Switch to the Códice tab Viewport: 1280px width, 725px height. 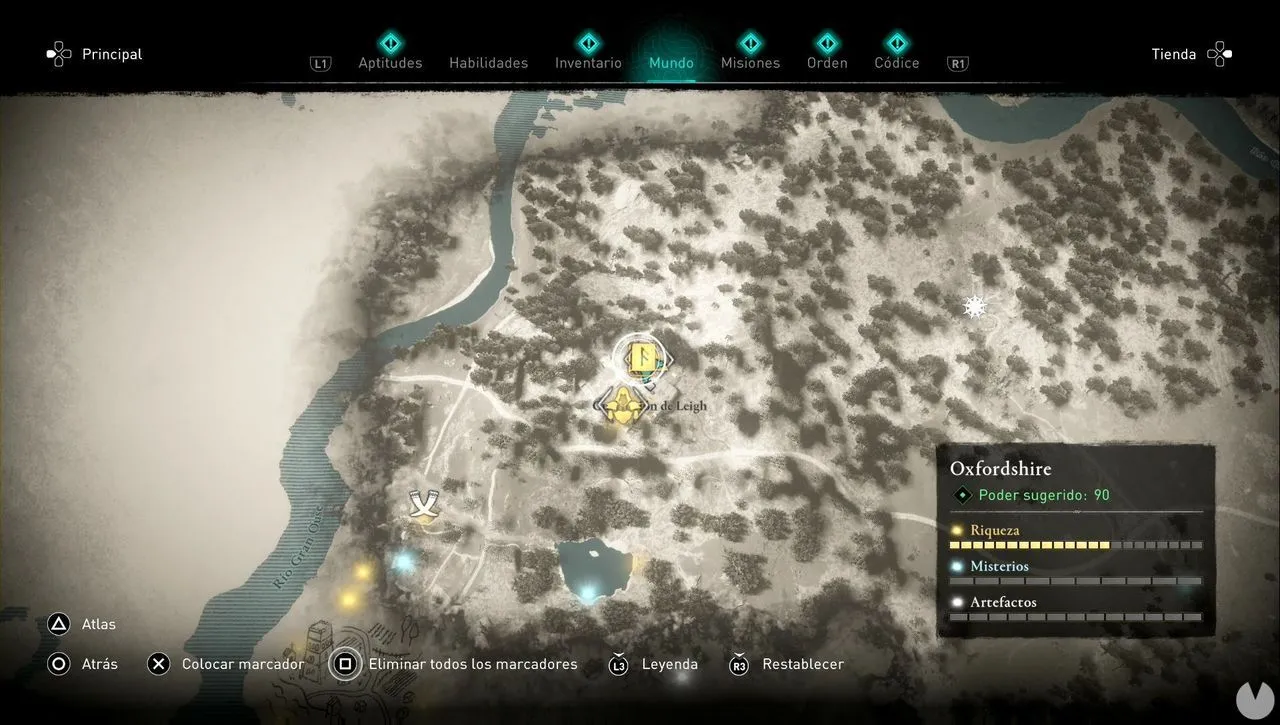(x=897, y=62)
